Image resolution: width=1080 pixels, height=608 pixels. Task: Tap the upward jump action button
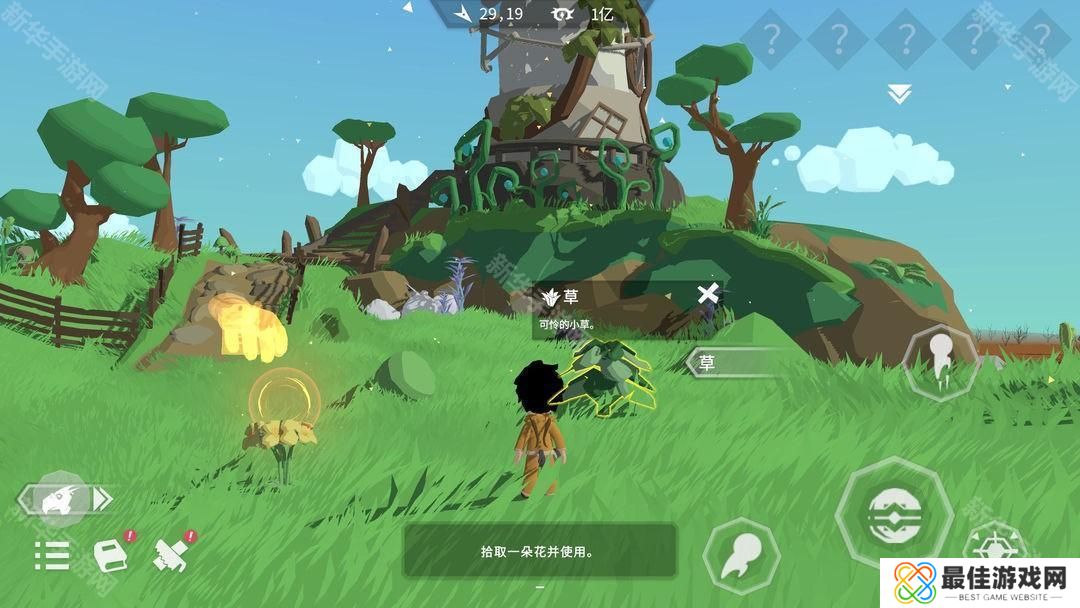[x=940, y=362]
